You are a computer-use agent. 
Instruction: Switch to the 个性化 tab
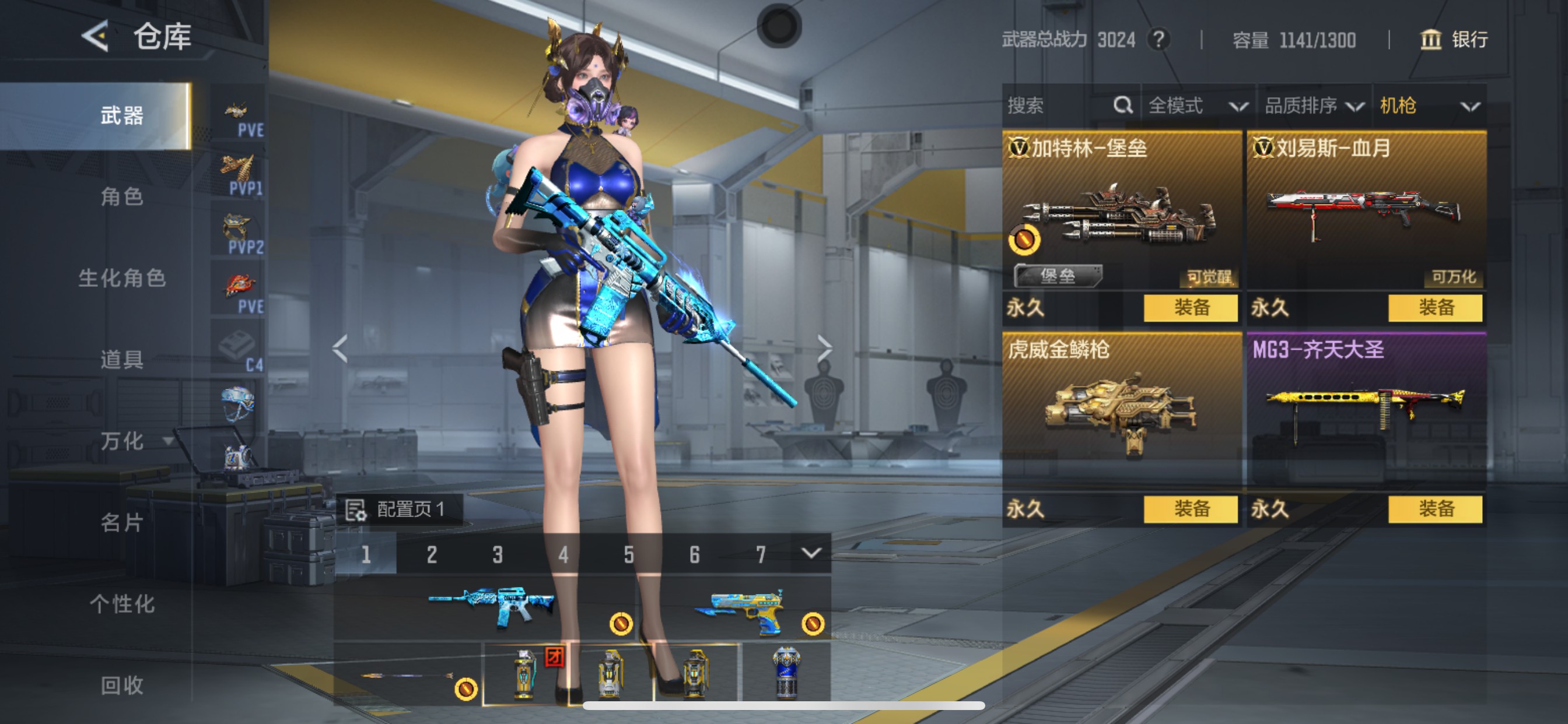tap(122, 603)
